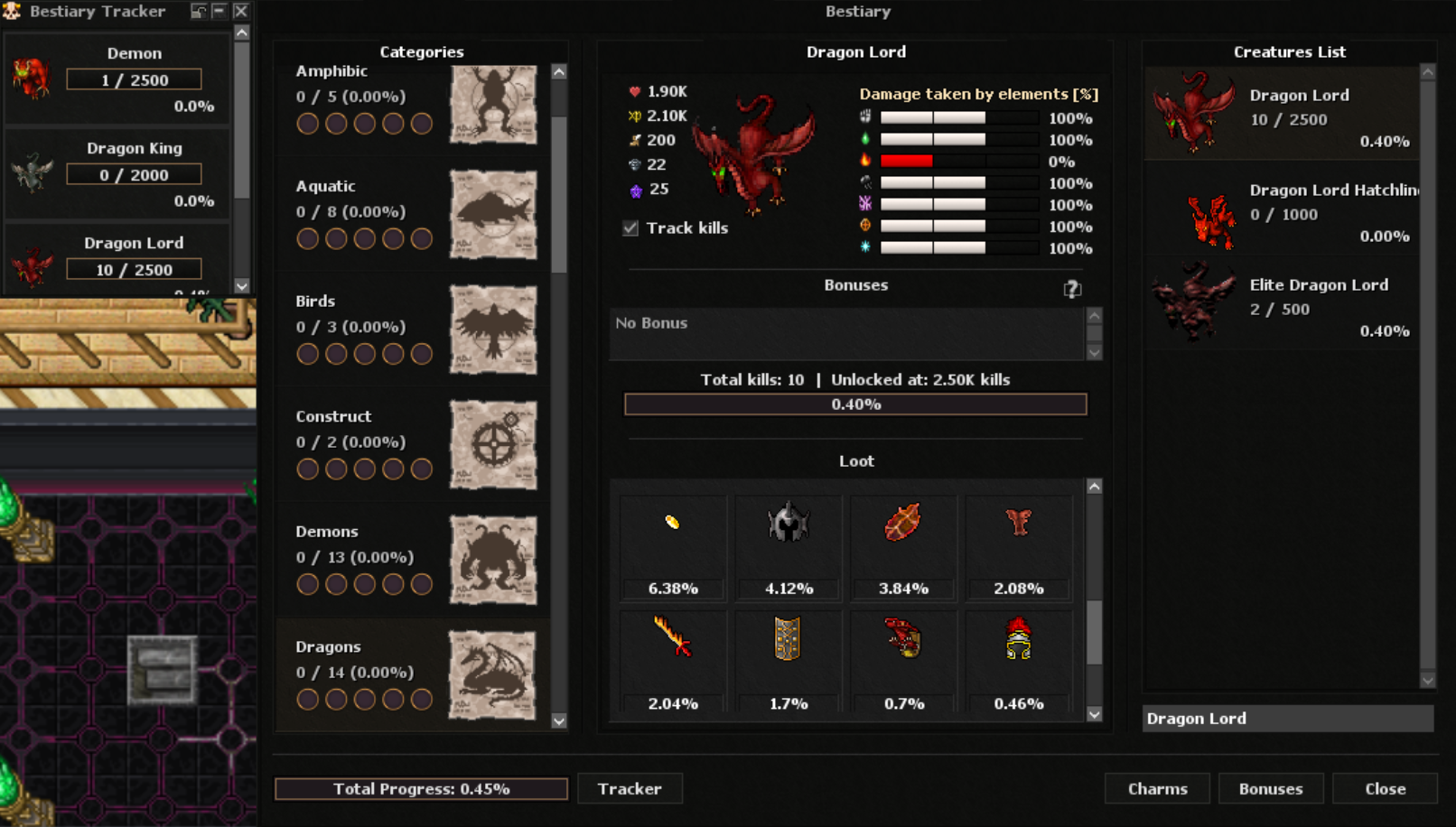Click the down arrow in the Bonuses panel
The image size is (1456, 827).
[x=1094, y=352]
